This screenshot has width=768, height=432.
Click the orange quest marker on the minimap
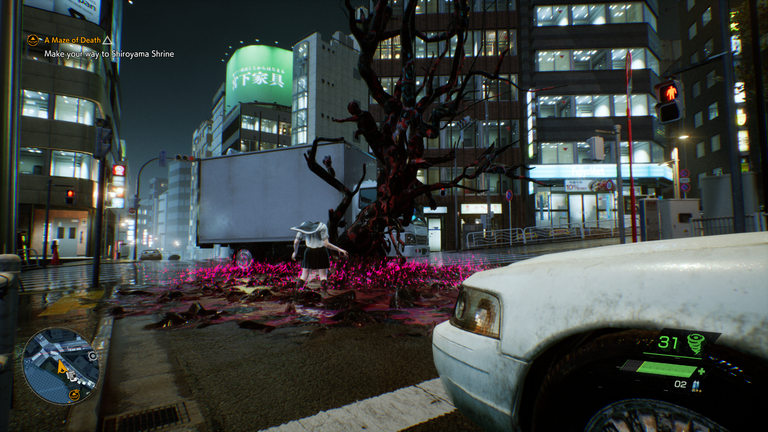pos(74,394)
